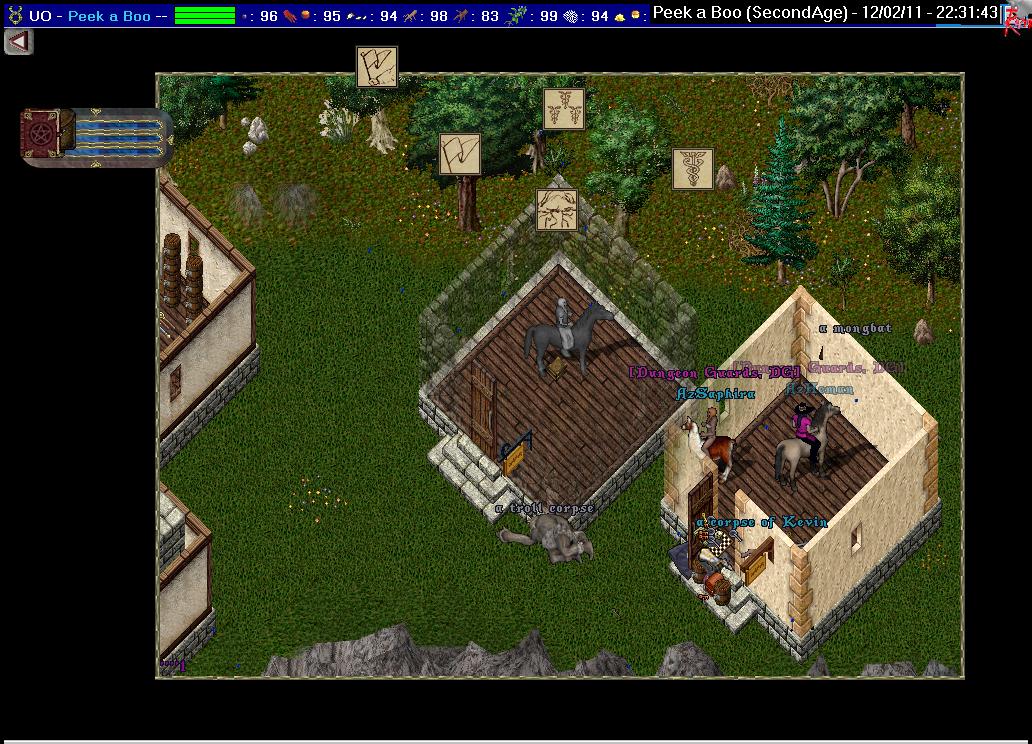The height and width of the screenshot is (744, 1032).
Task: Activate the single caduceus spell icon
Action: click(693, 169)
